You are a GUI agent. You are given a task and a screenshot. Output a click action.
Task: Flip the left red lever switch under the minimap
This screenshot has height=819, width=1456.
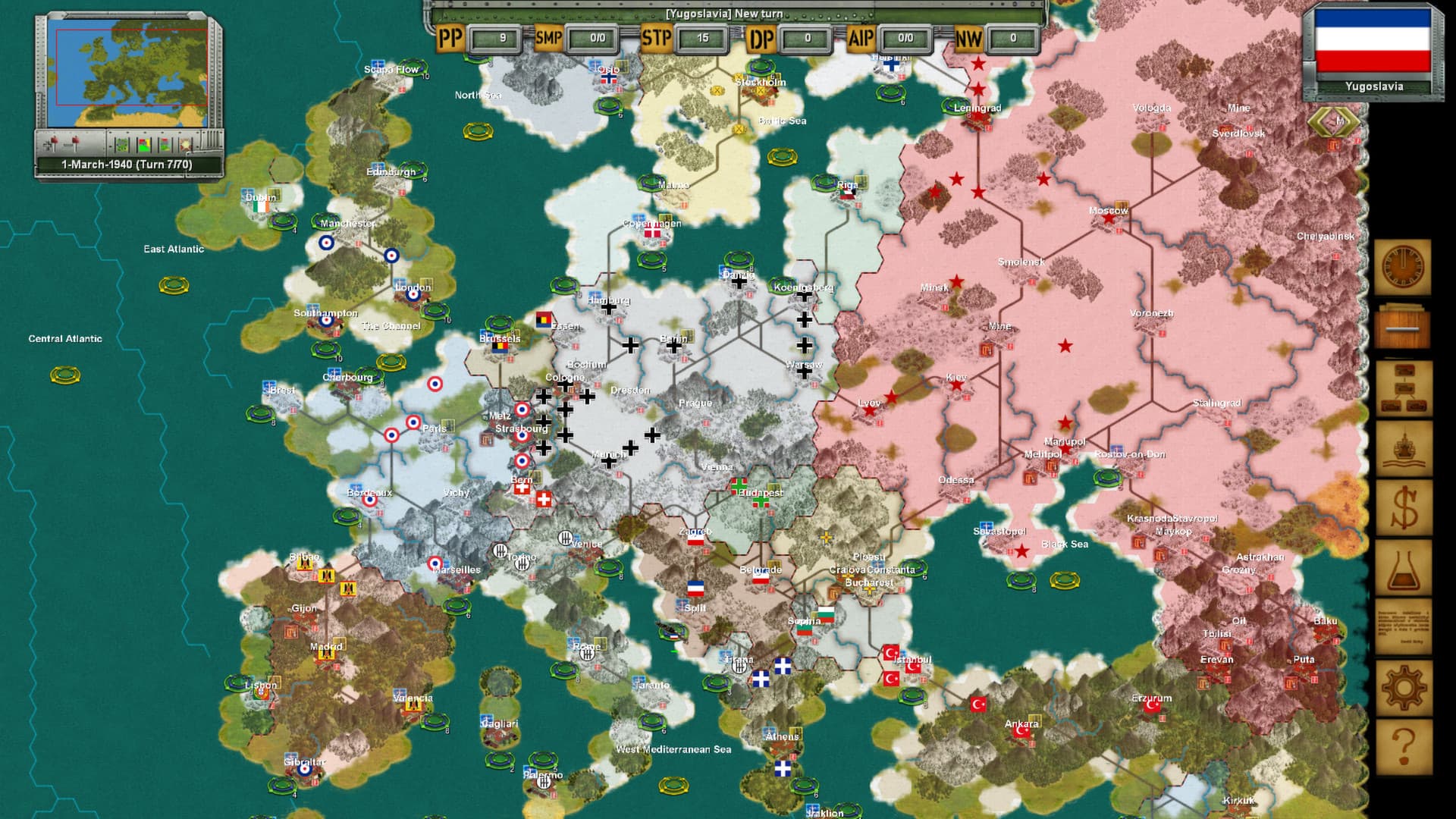(54, 140)
